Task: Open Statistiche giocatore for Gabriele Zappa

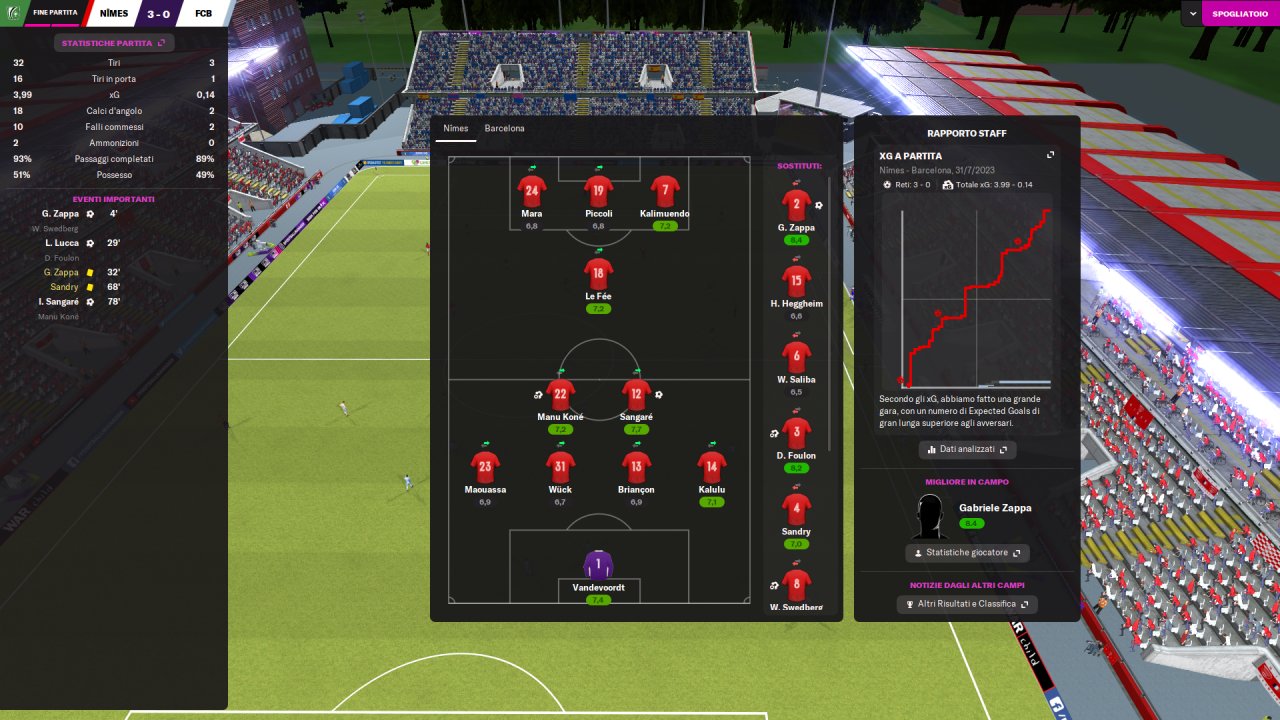Action: pyautogui.click(x=967, y=553)
